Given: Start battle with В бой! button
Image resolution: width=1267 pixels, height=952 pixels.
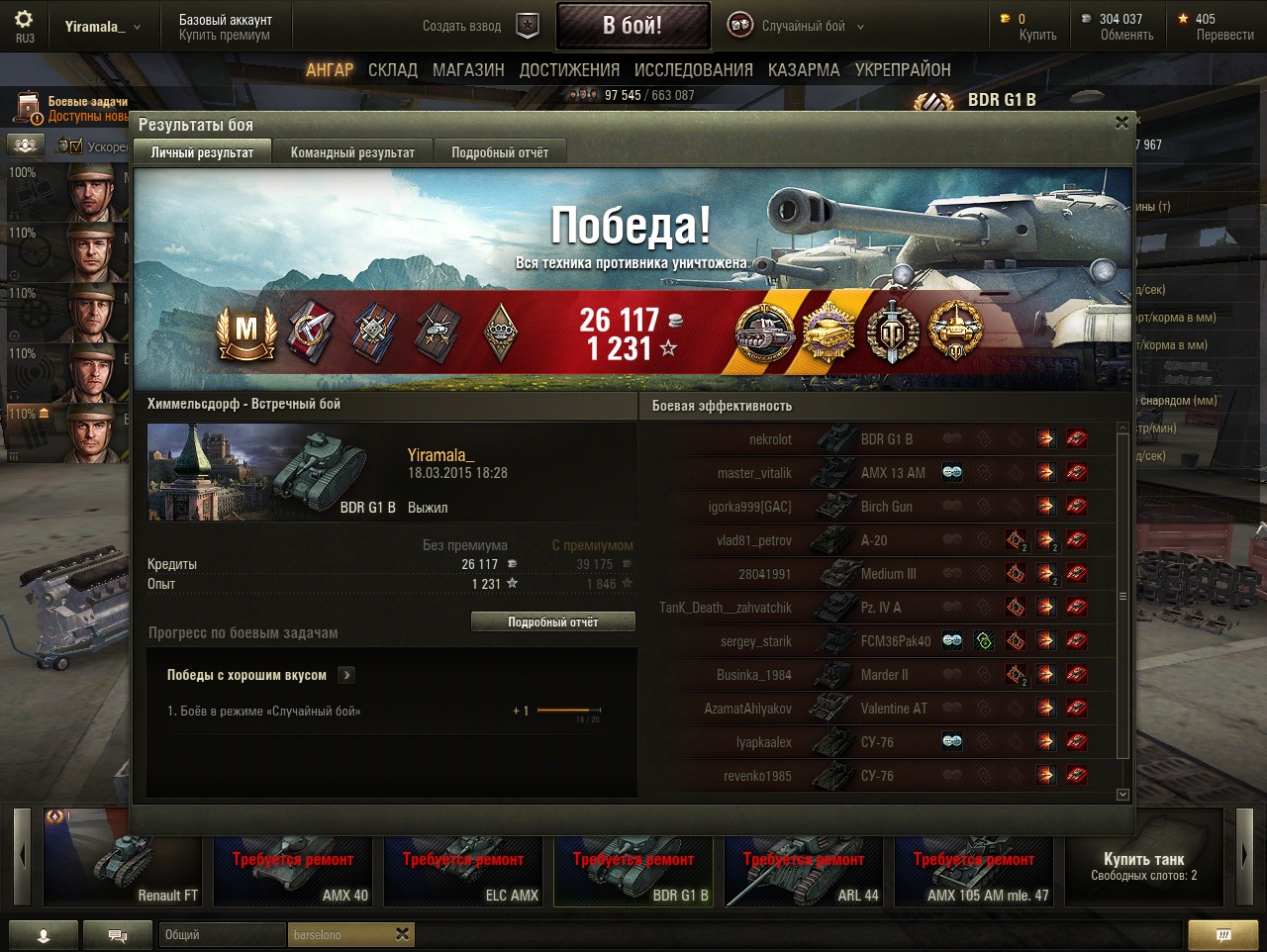Looking at the screenshot, I should (633, 26).
